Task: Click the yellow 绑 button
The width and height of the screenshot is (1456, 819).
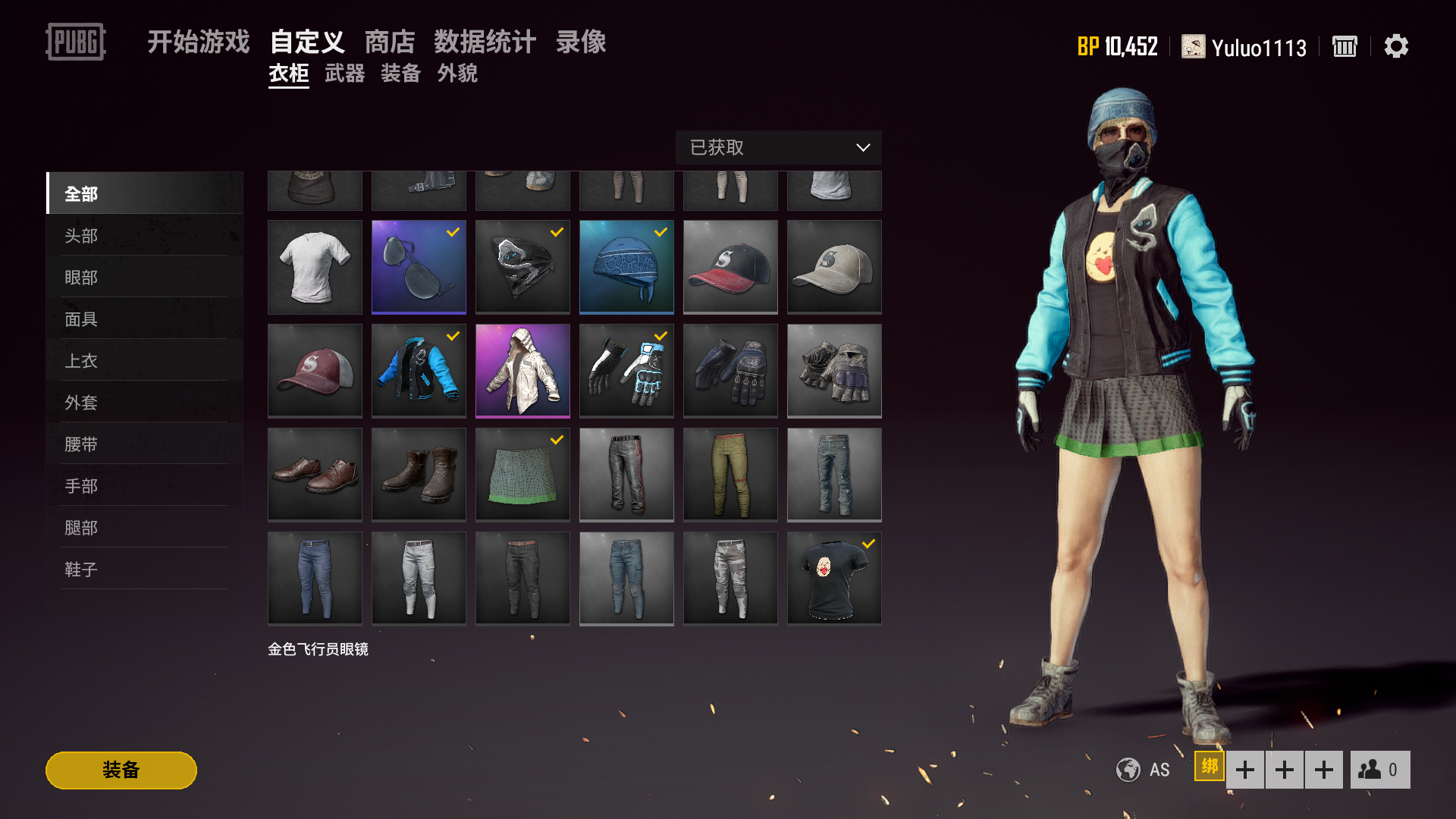Action: tap(1210, 768)
